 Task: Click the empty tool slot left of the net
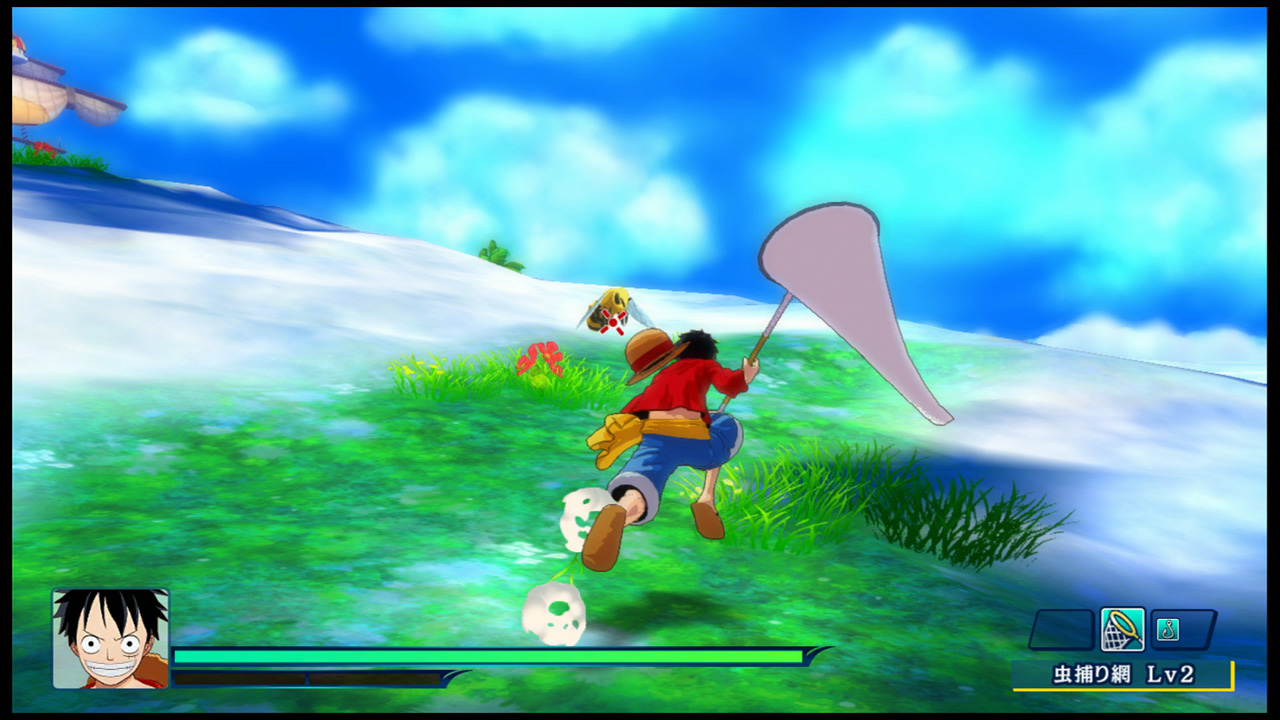pyautogui.click(x=1062, y=629)
